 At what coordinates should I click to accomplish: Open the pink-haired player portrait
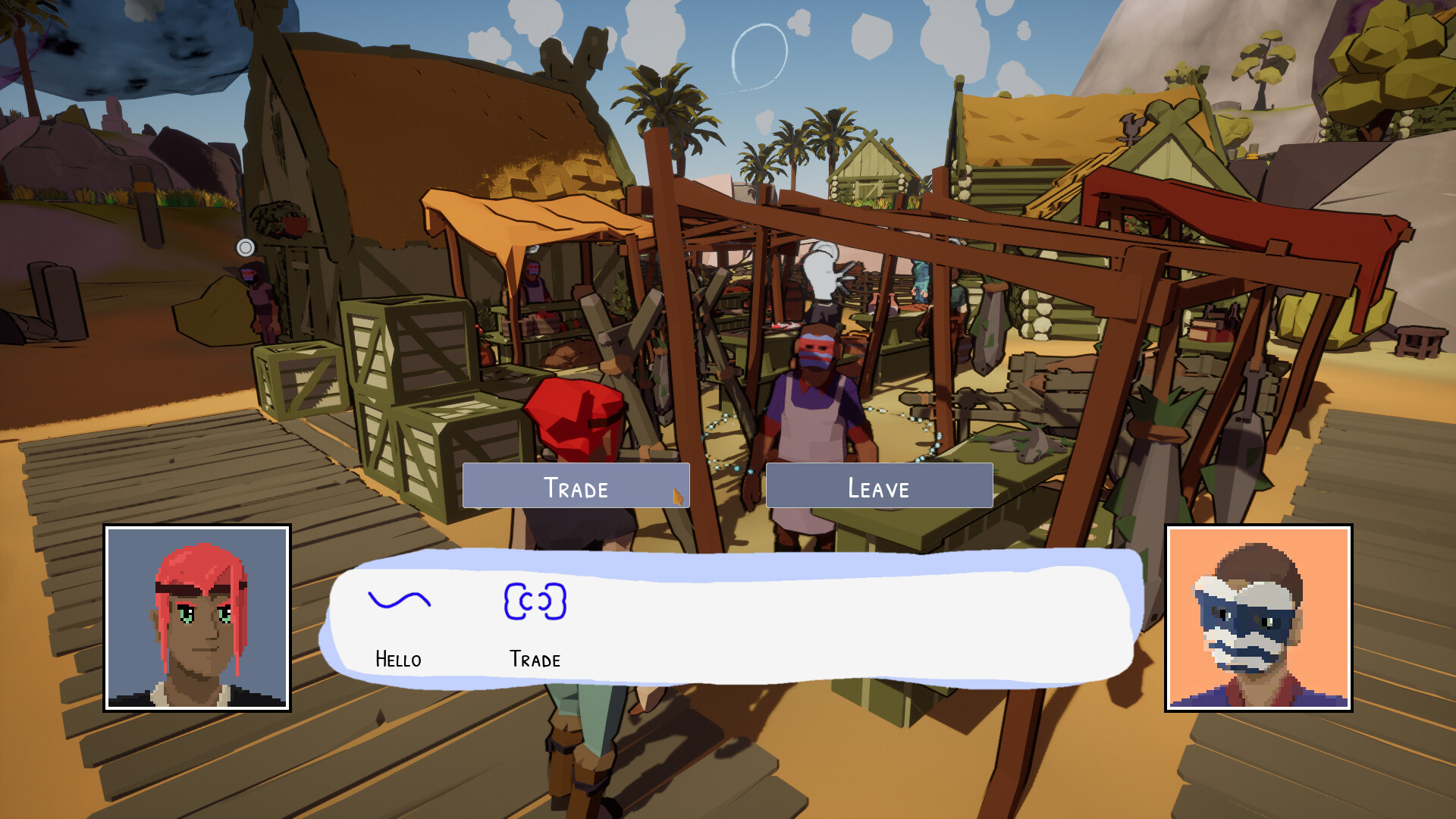coord(196,617)
